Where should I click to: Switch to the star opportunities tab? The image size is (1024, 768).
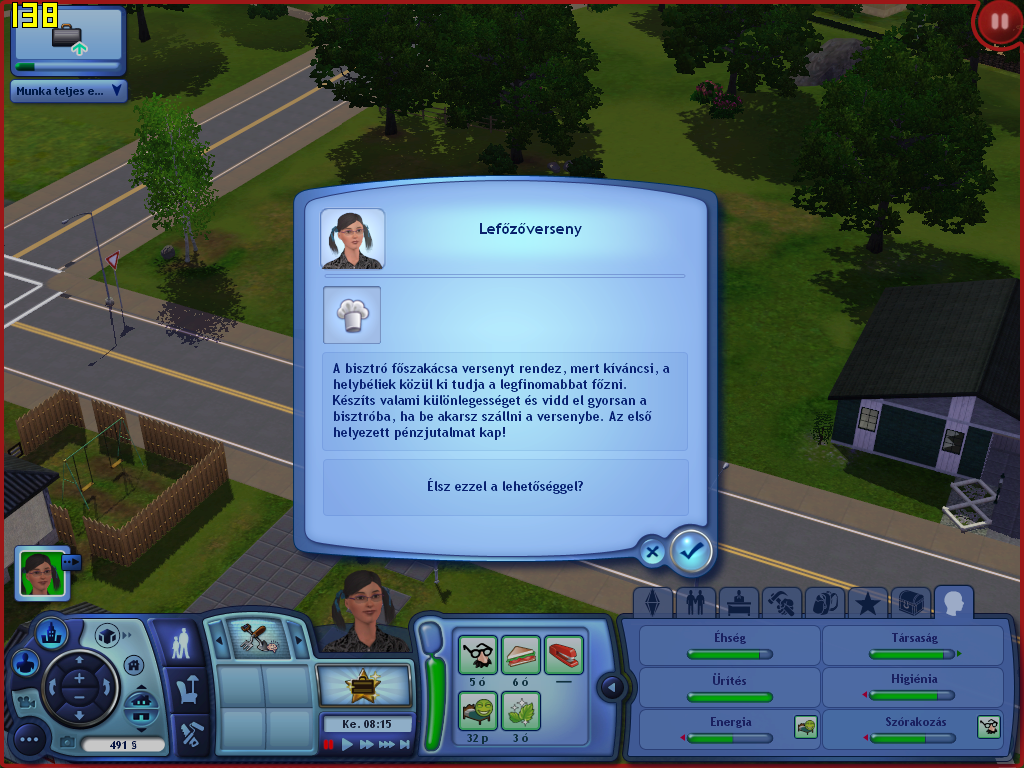click(x=867, y=603)
